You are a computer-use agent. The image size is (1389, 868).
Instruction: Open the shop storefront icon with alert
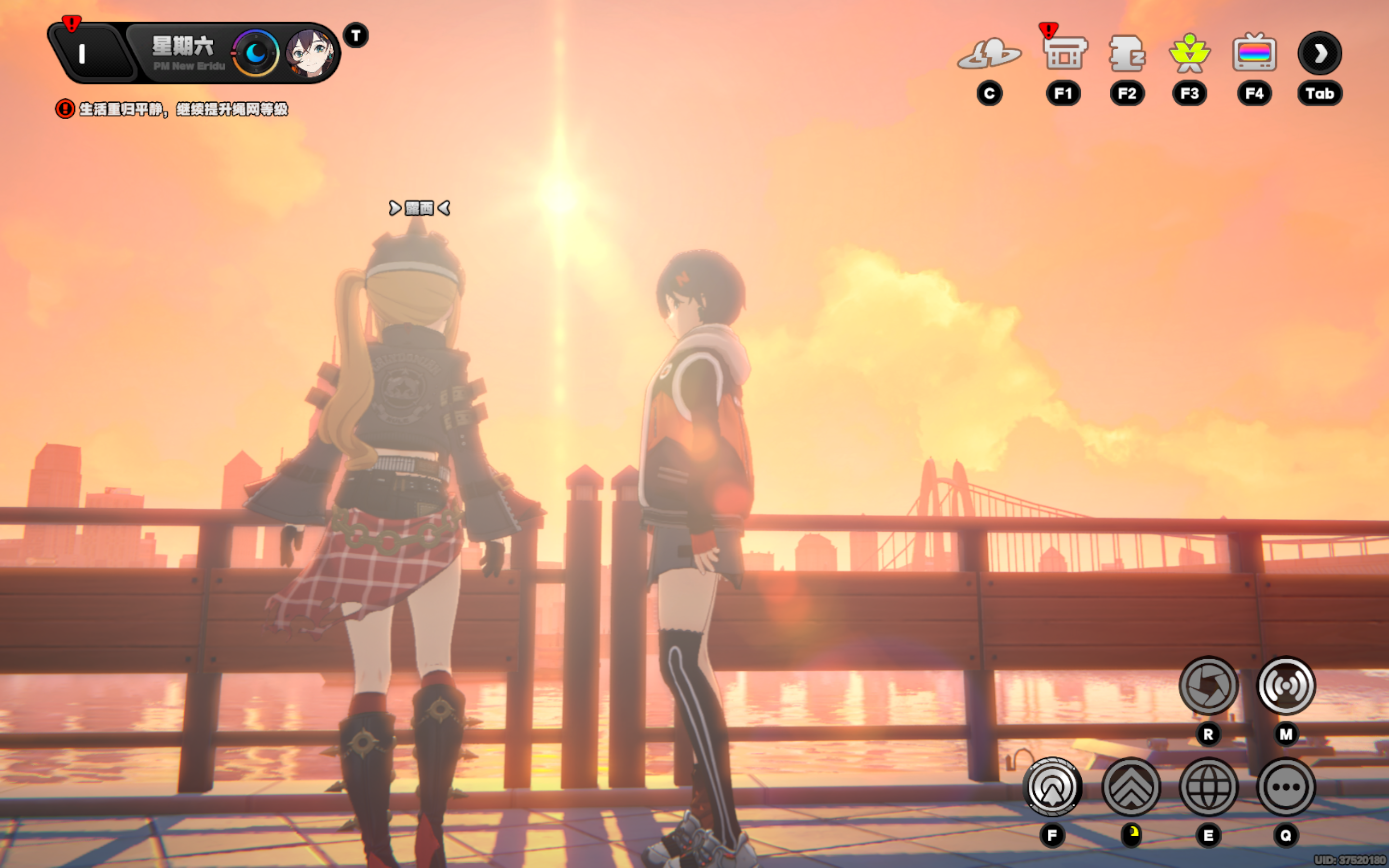tap(1063, 54)
